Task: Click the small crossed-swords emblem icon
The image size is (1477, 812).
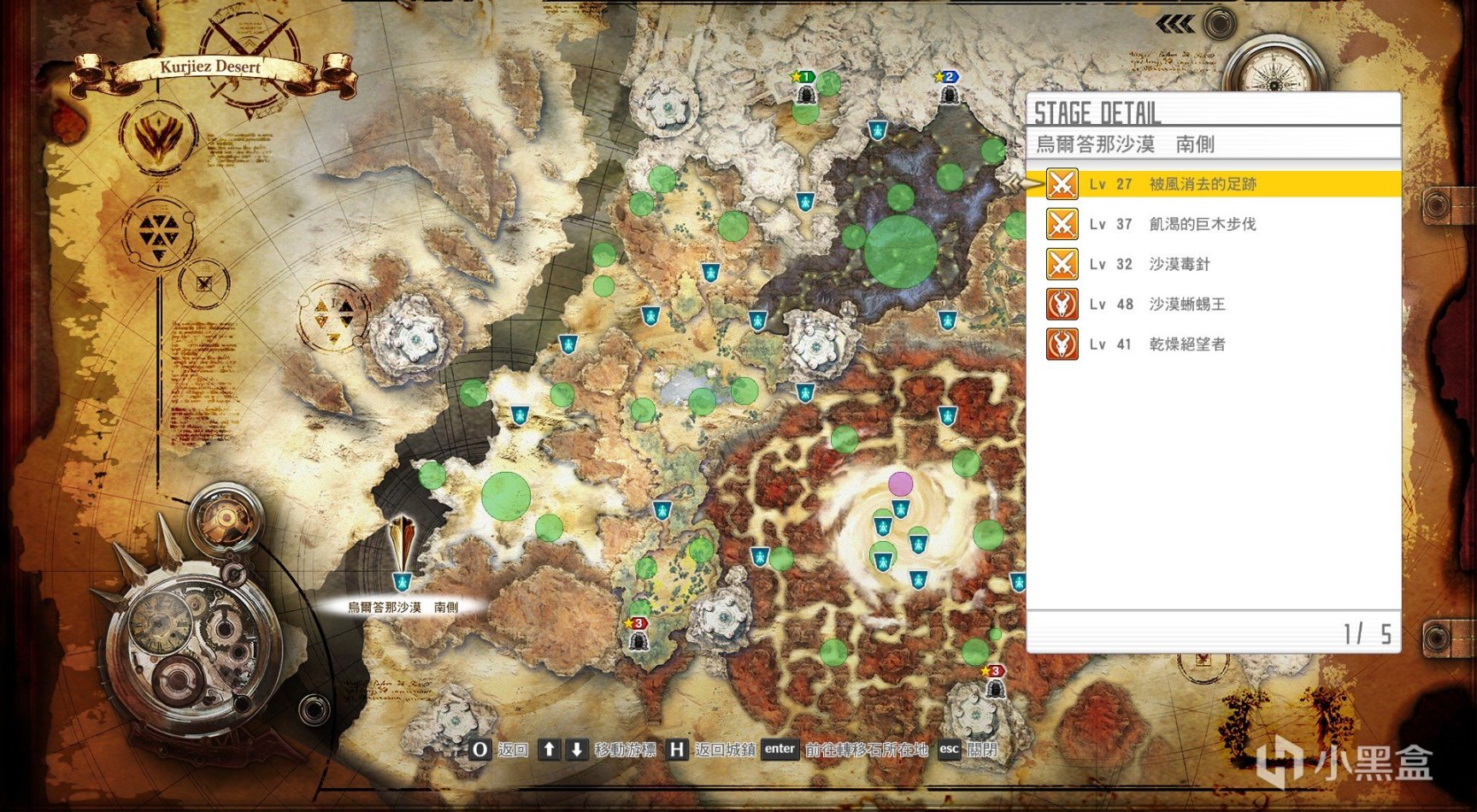Action: [204, 282]
